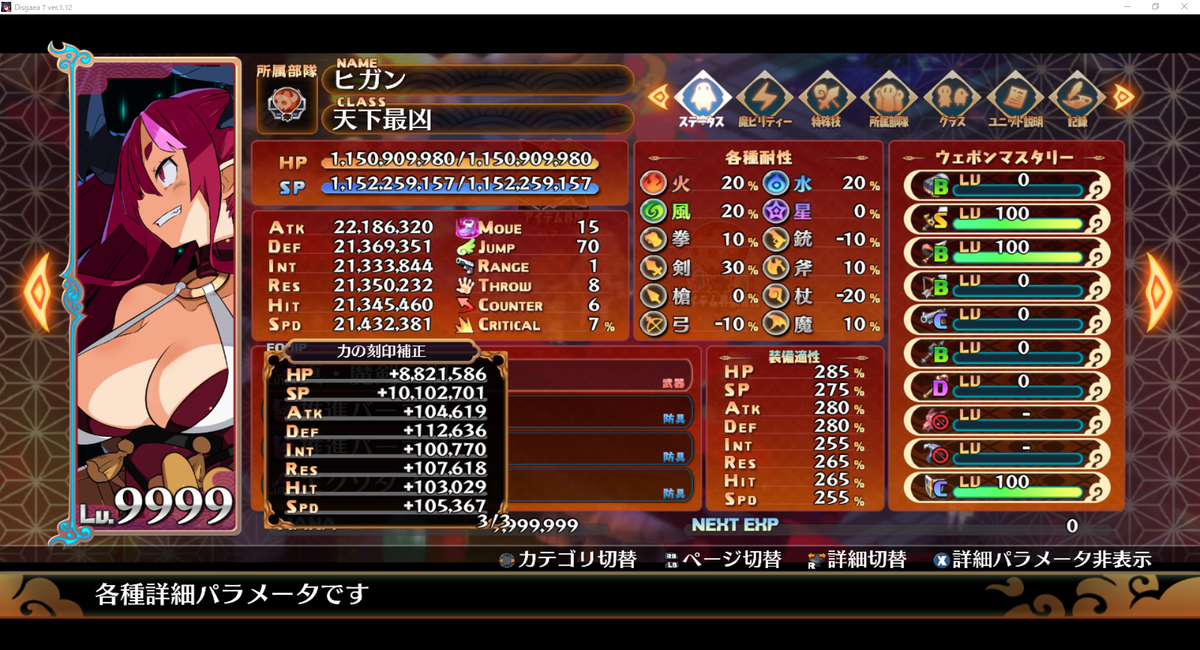
Task: Go to the previous character with the left-edge arrow
Action: [x=37, y=291]
